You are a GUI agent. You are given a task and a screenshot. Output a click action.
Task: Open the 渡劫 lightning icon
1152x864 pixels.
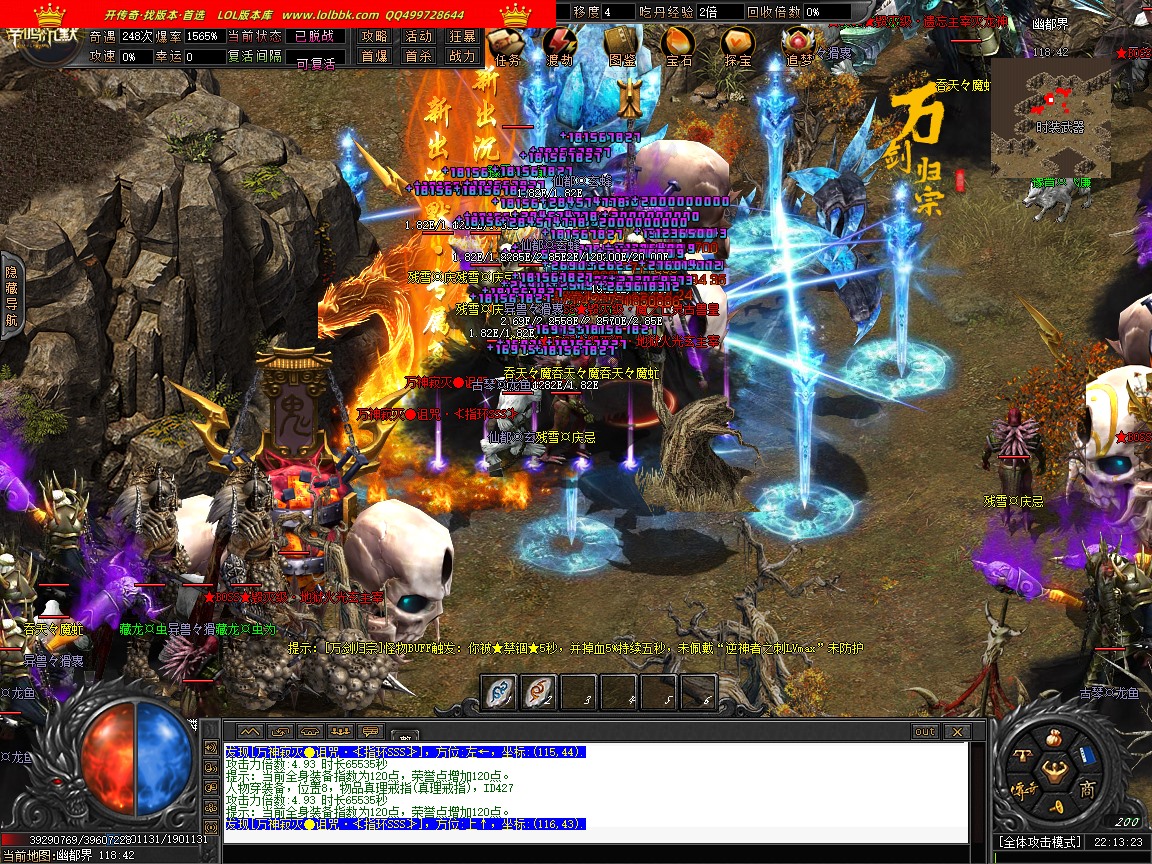(560, 44)
